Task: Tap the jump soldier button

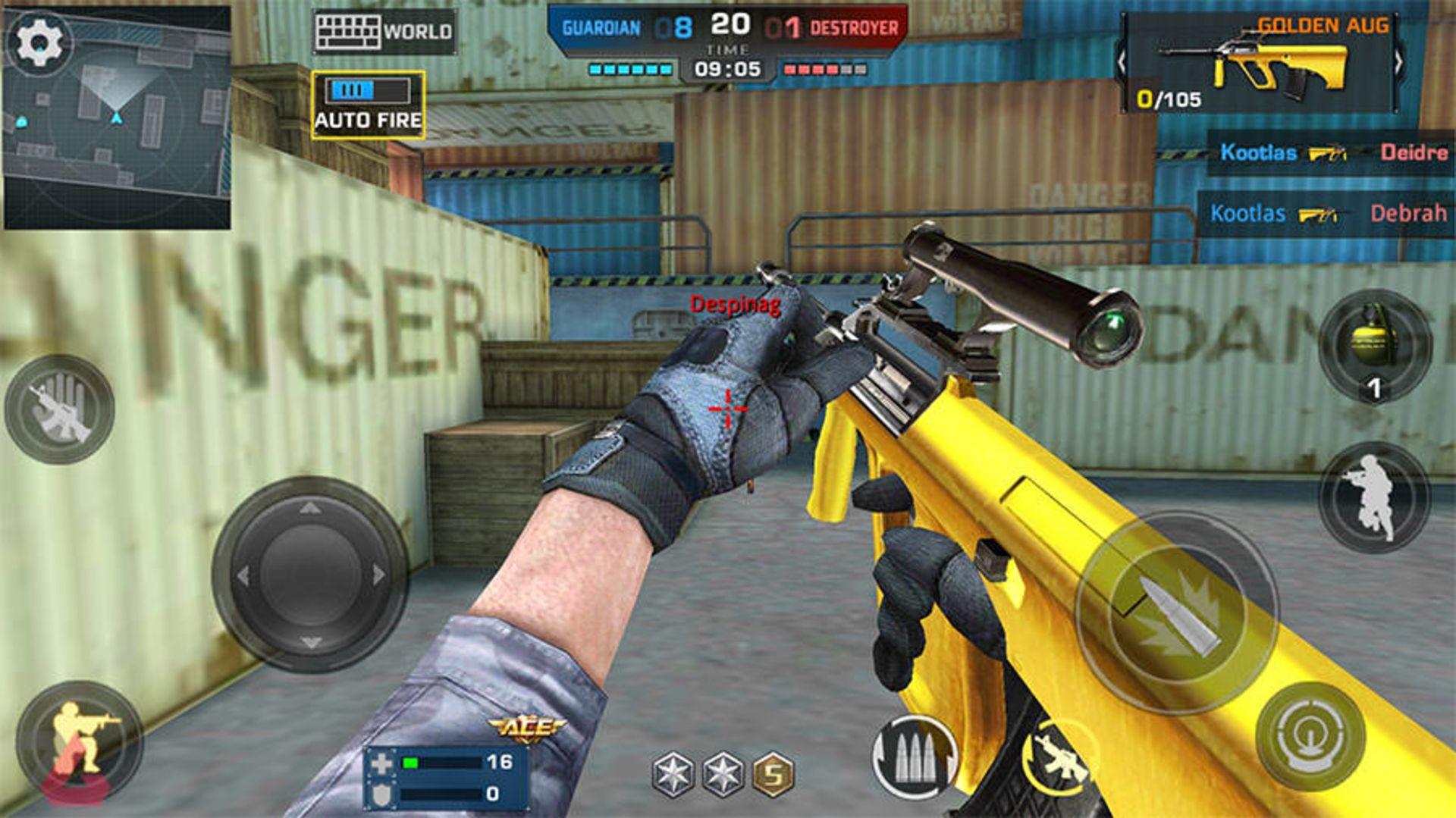Action: click(1374, 497)
